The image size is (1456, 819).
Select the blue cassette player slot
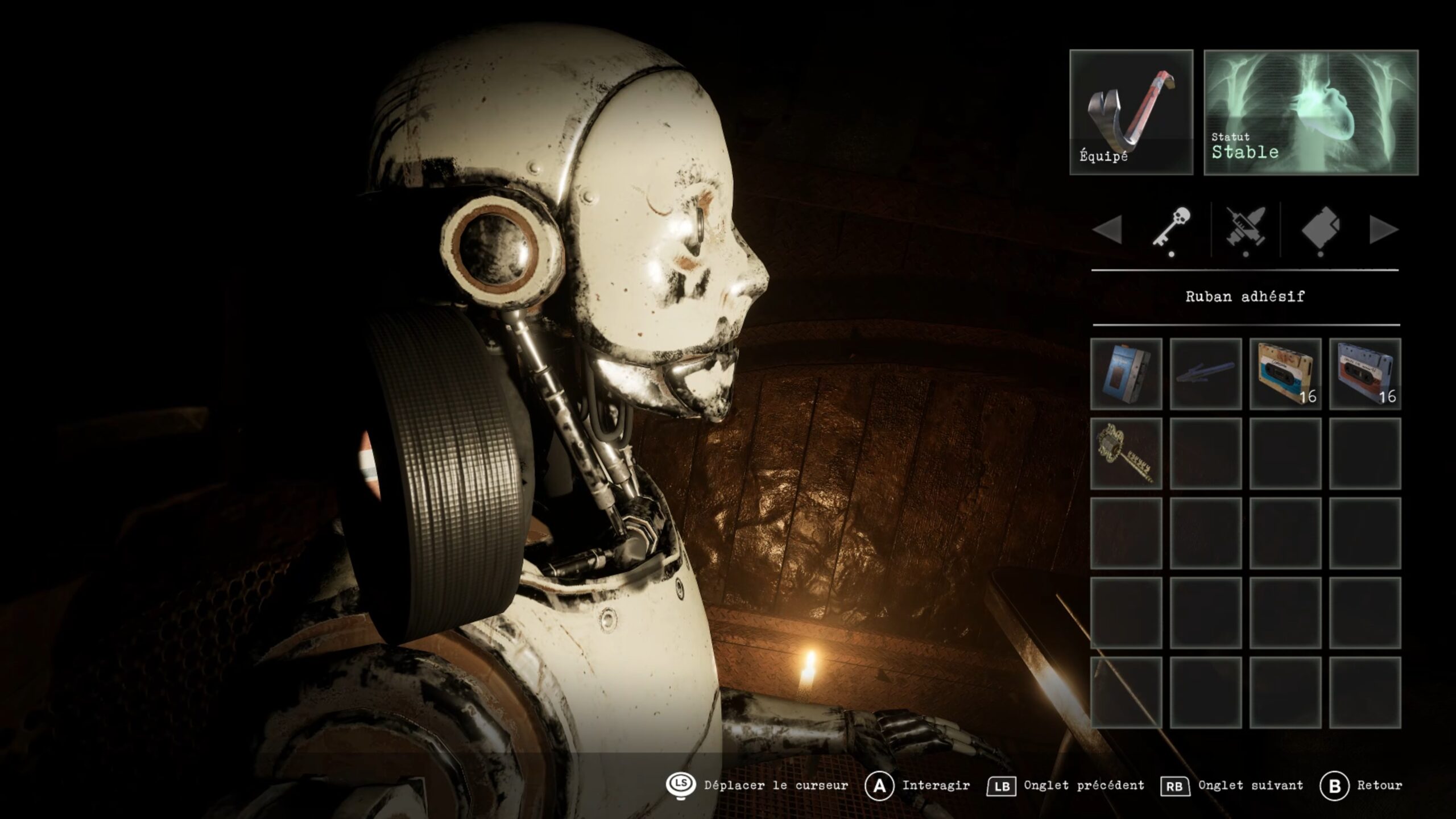coord(1126,374)
